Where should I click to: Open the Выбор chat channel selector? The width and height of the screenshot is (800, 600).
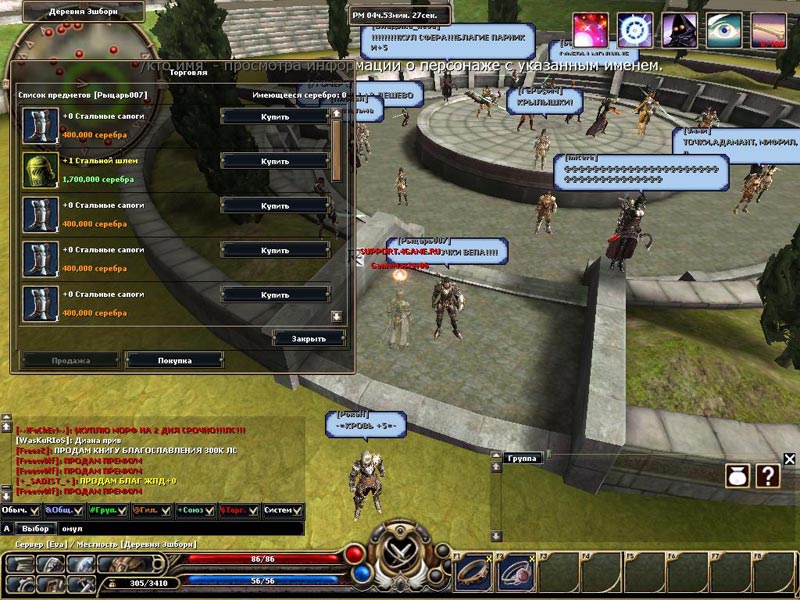point(36,528)
